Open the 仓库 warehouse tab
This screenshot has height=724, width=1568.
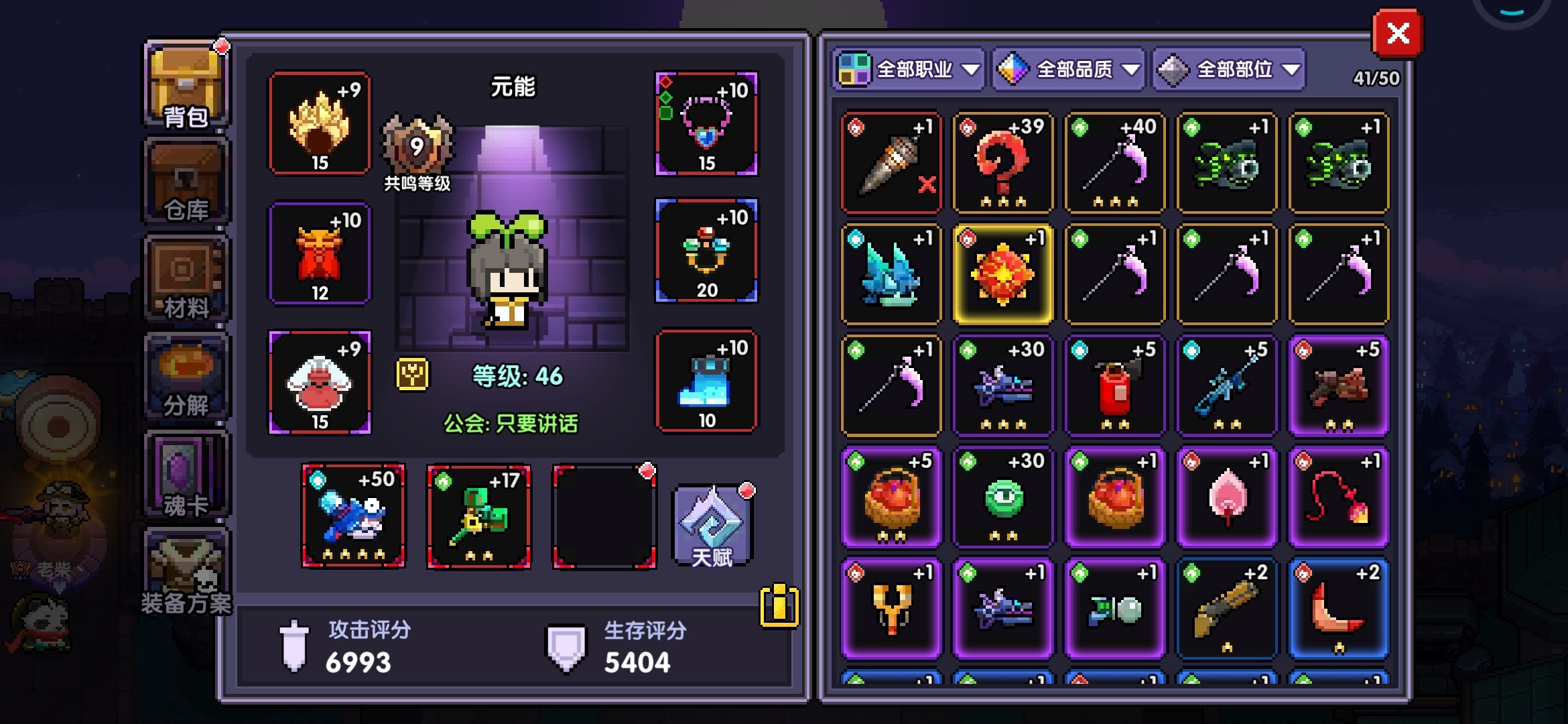point(186,182)
